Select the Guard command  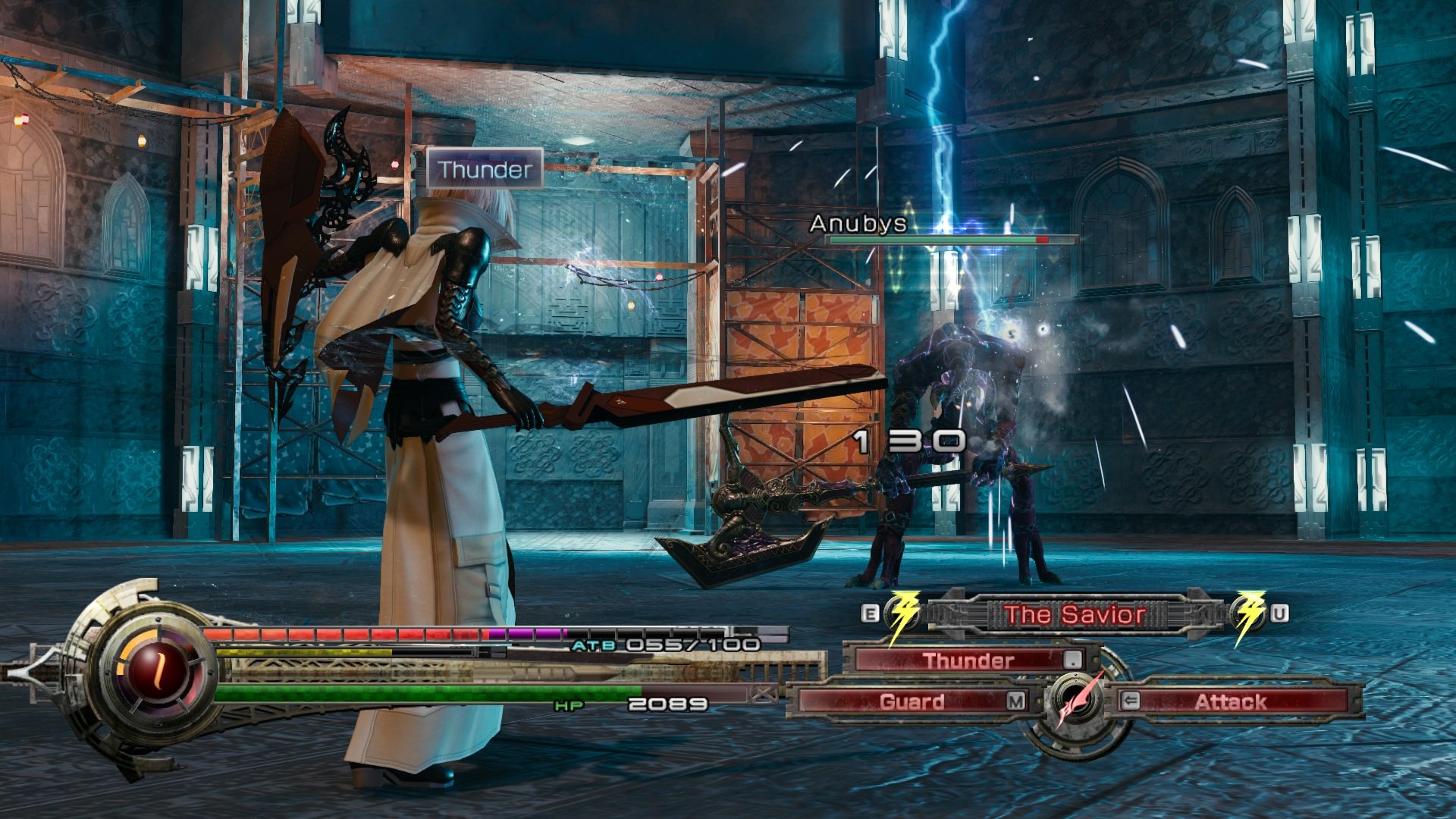[912, 701]
